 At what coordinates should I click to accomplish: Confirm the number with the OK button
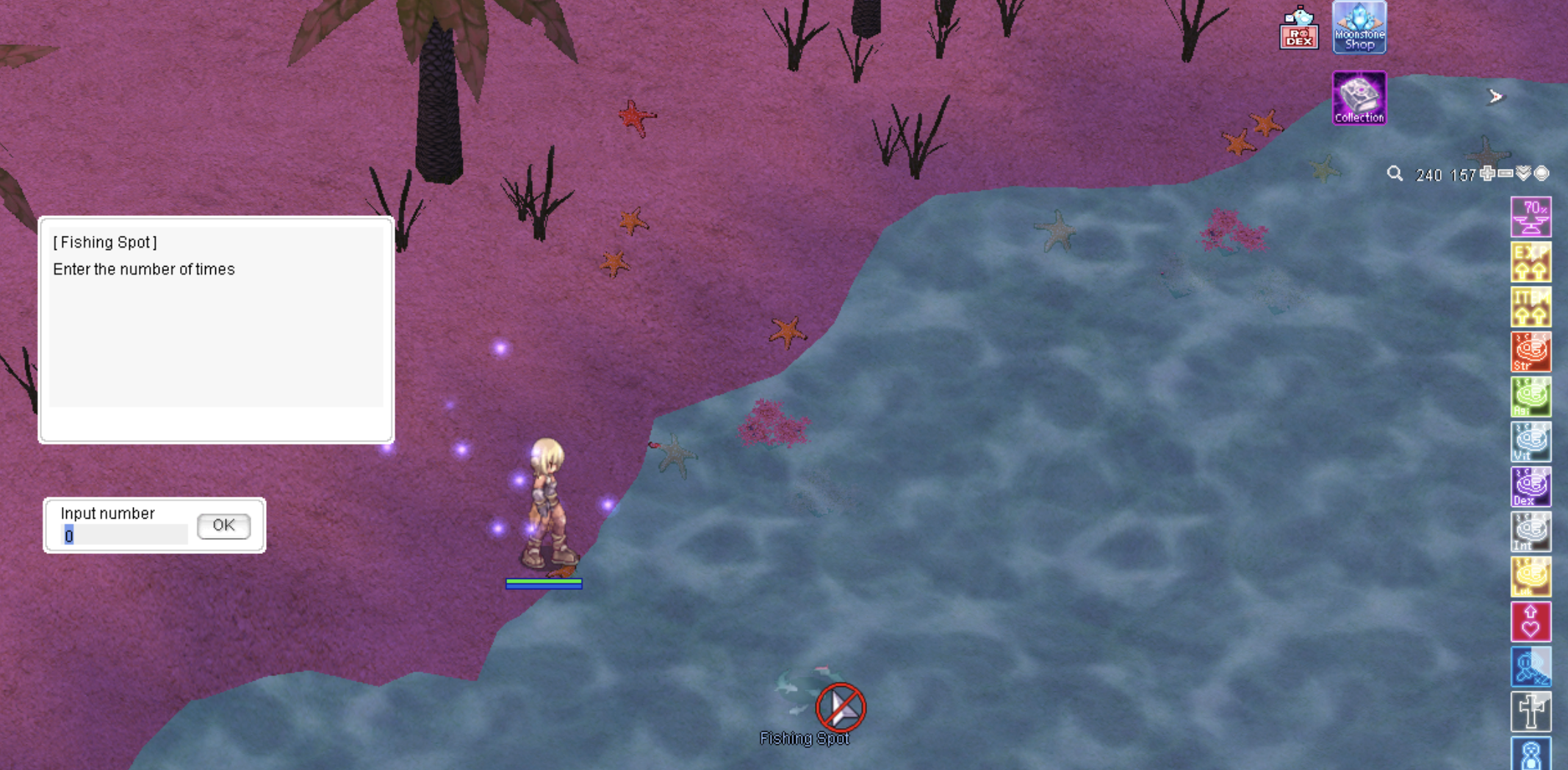(x=223, y=525)
